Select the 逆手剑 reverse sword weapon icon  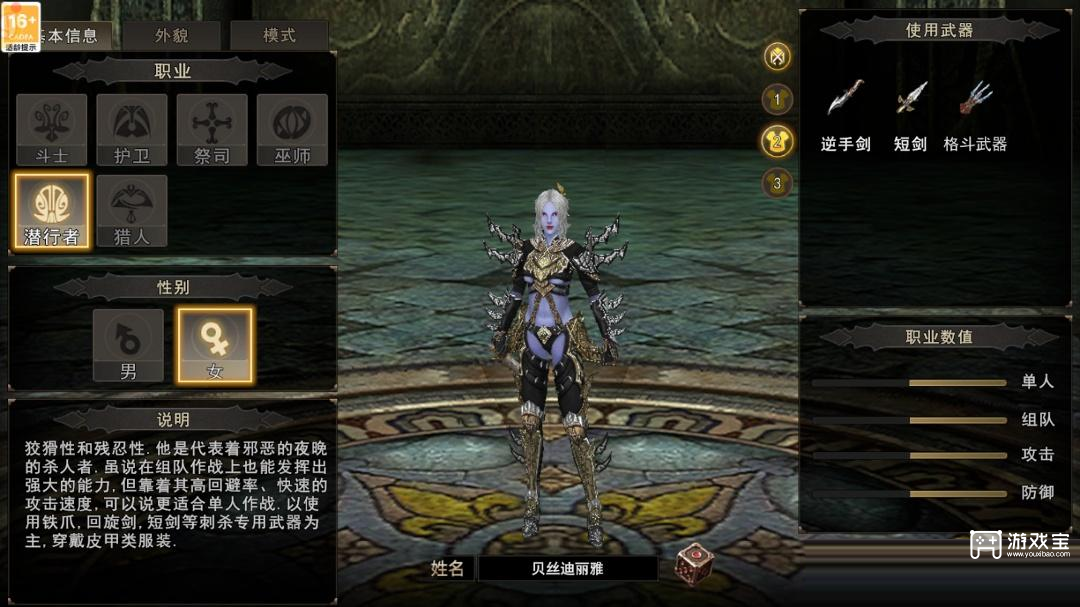[845, 99]
